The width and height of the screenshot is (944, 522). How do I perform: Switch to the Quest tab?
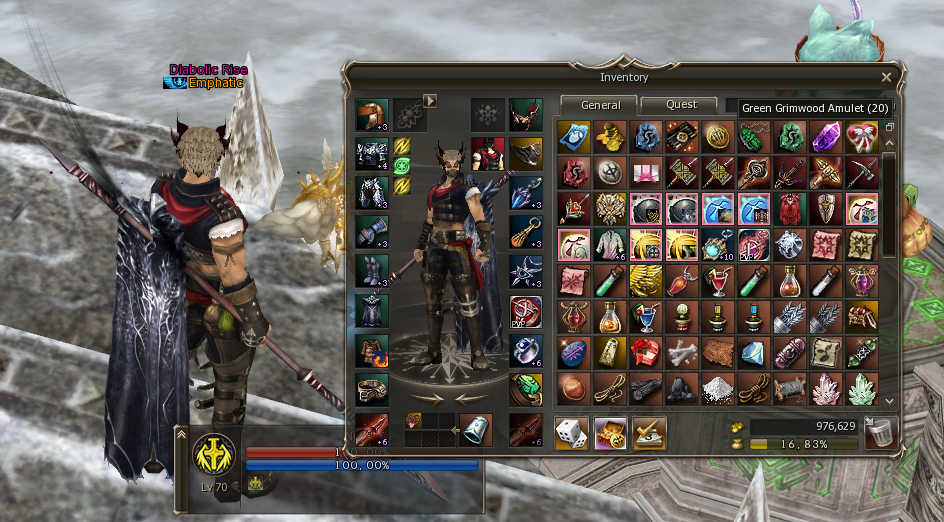[681, 105]
